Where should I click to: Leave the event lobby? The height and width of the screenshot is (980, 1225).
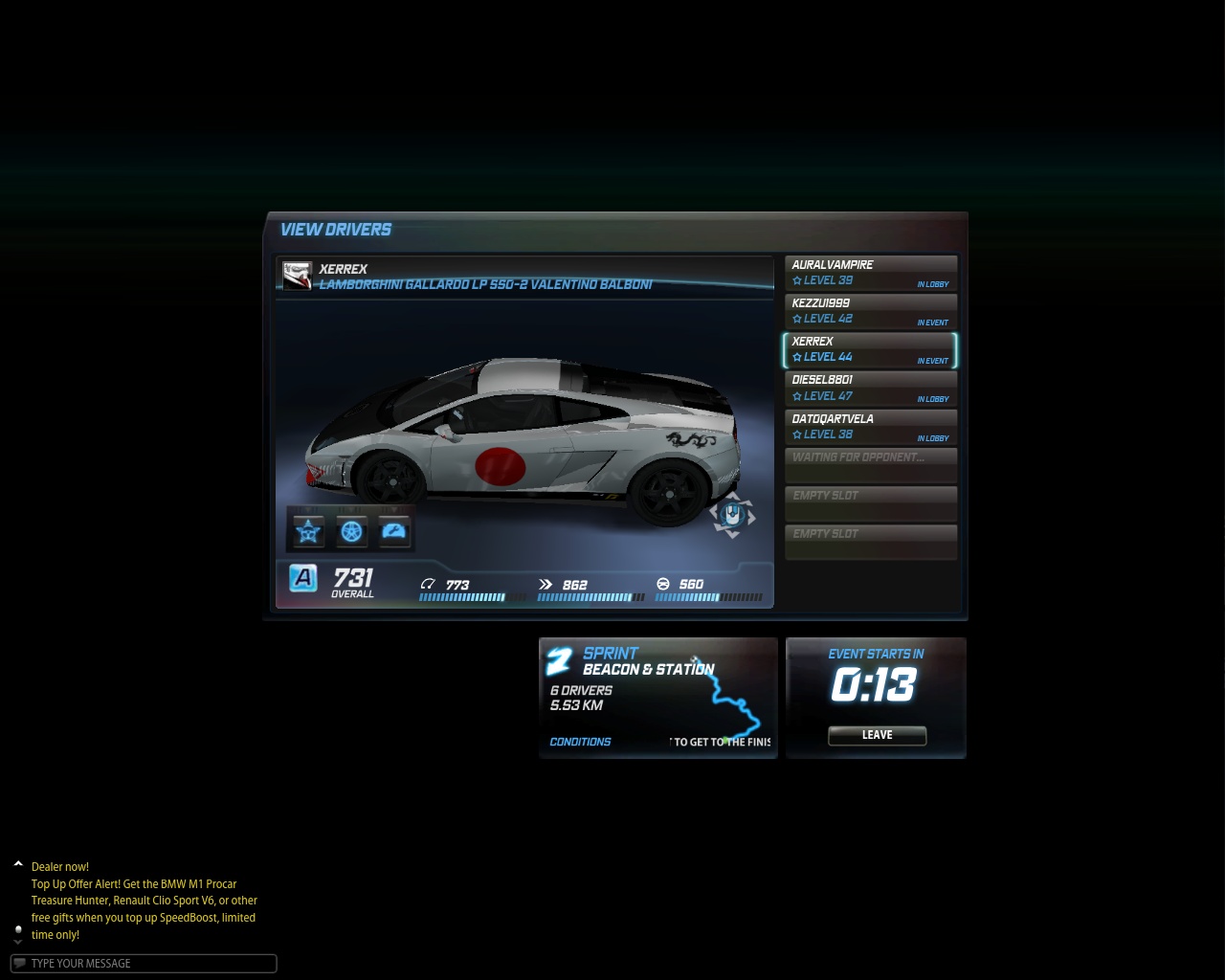pos(877,735)
